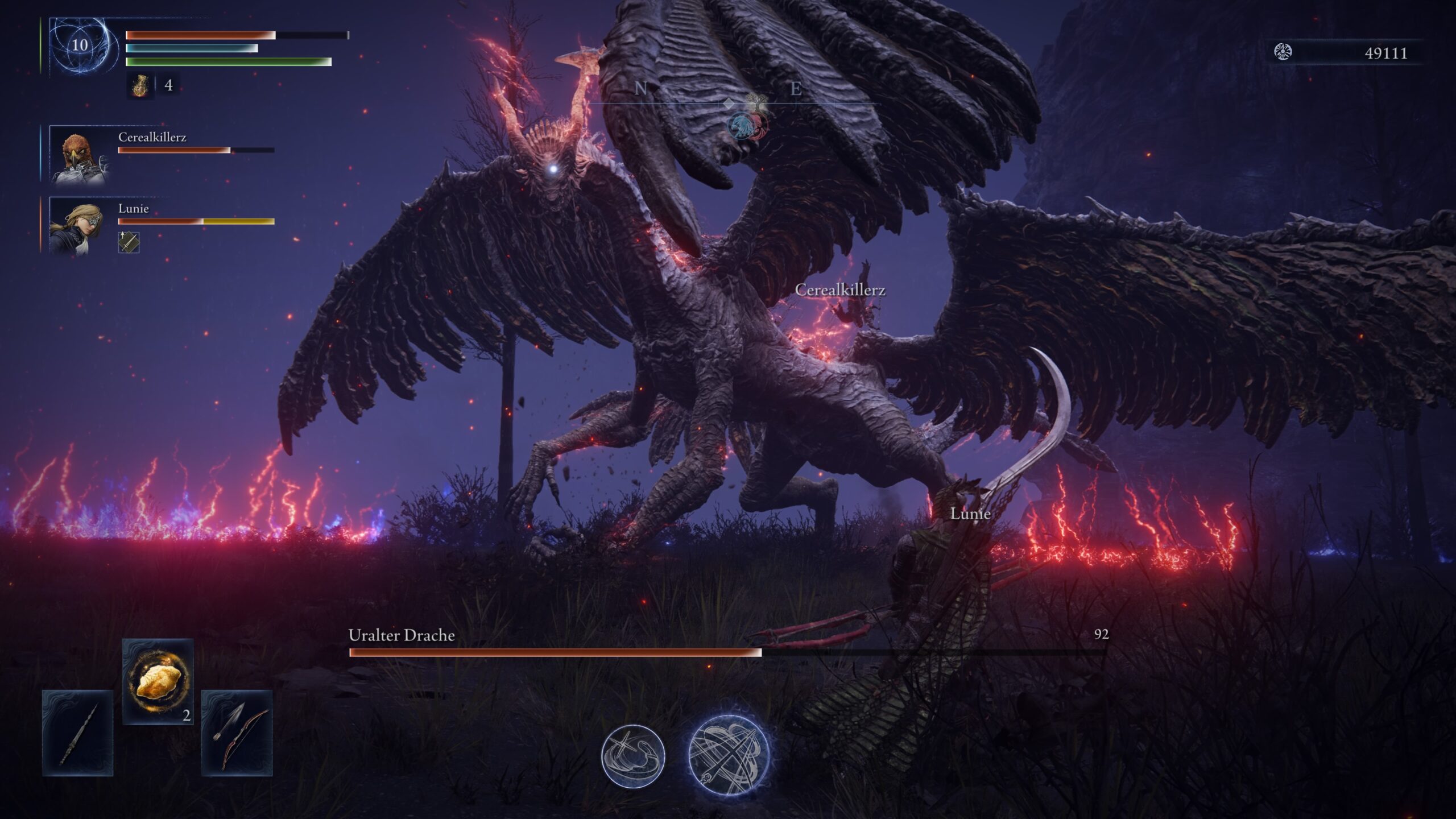Screen dimensions: 1456x819
Task: Select the bow and arrow slot
Action: 237,733
